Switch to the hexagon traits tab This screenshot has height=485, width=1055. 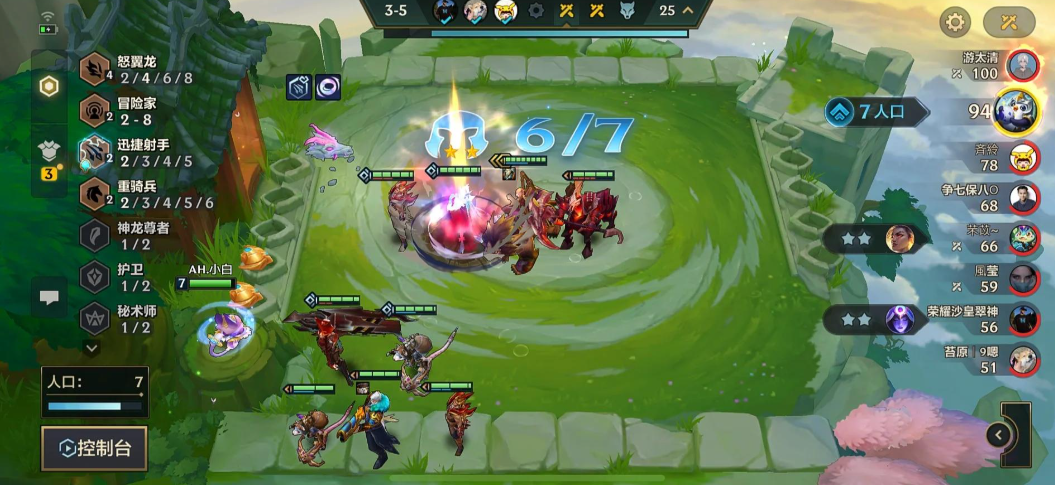pyautogui.click(x=48, y=87)
